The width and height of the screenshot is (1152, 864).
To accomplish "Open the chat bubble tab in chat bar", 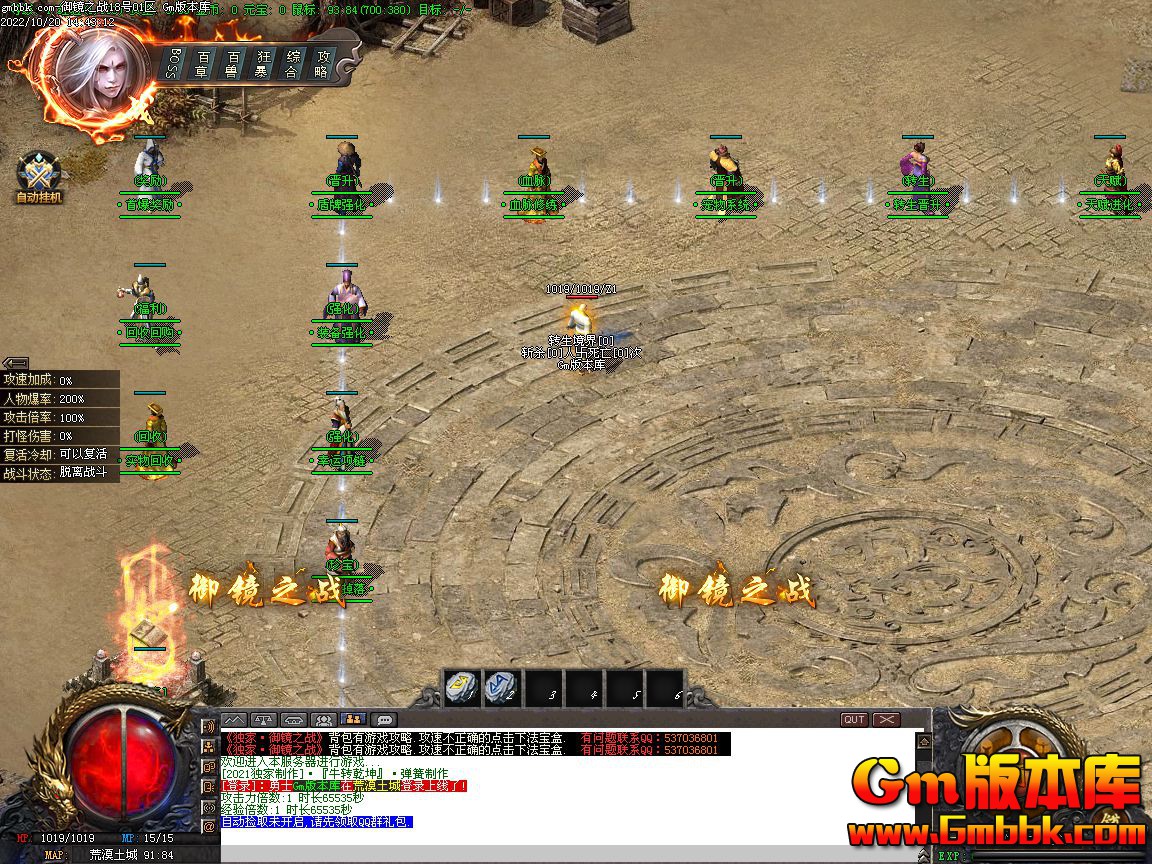I will (384, 719).
